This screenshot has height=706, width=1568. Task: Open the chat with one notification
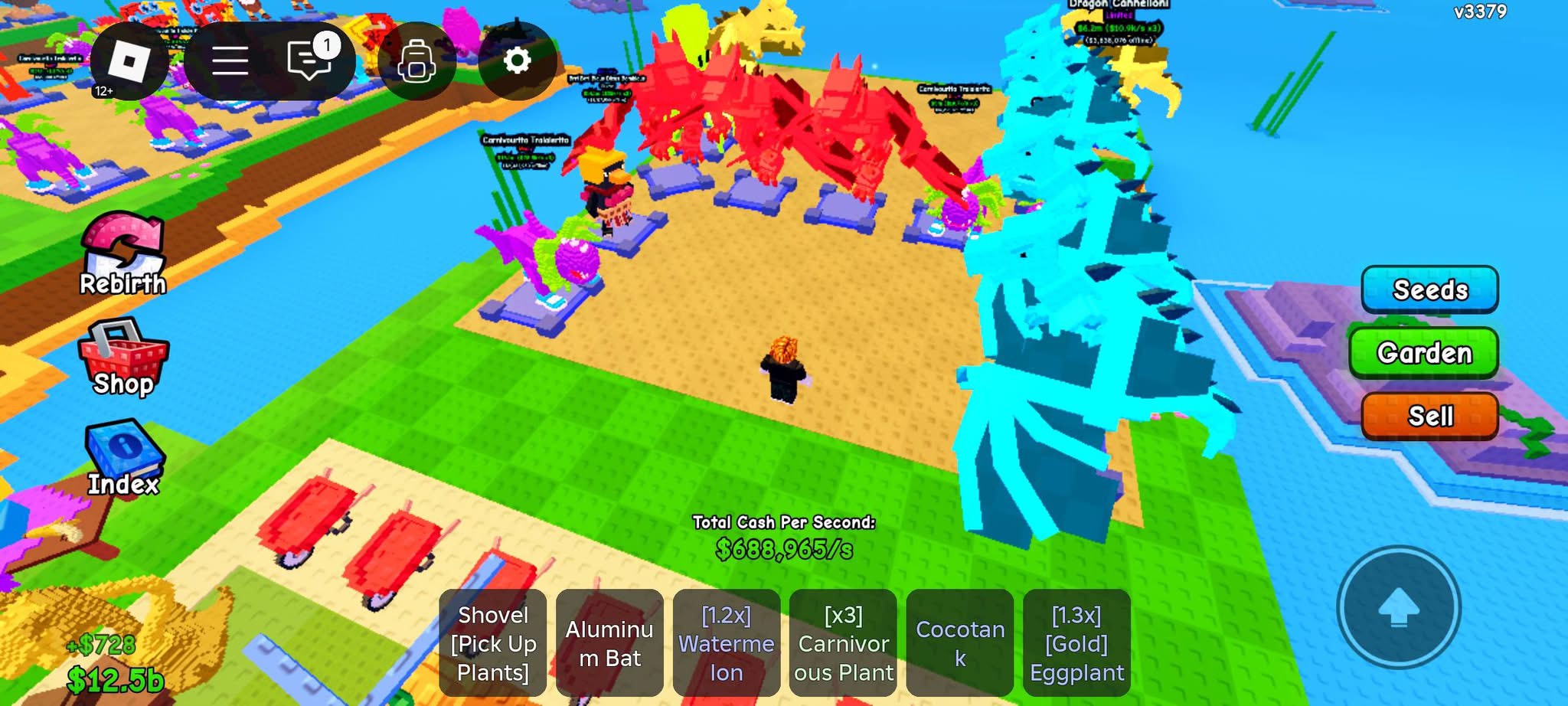pyautogui.click(x=309, y=60)
